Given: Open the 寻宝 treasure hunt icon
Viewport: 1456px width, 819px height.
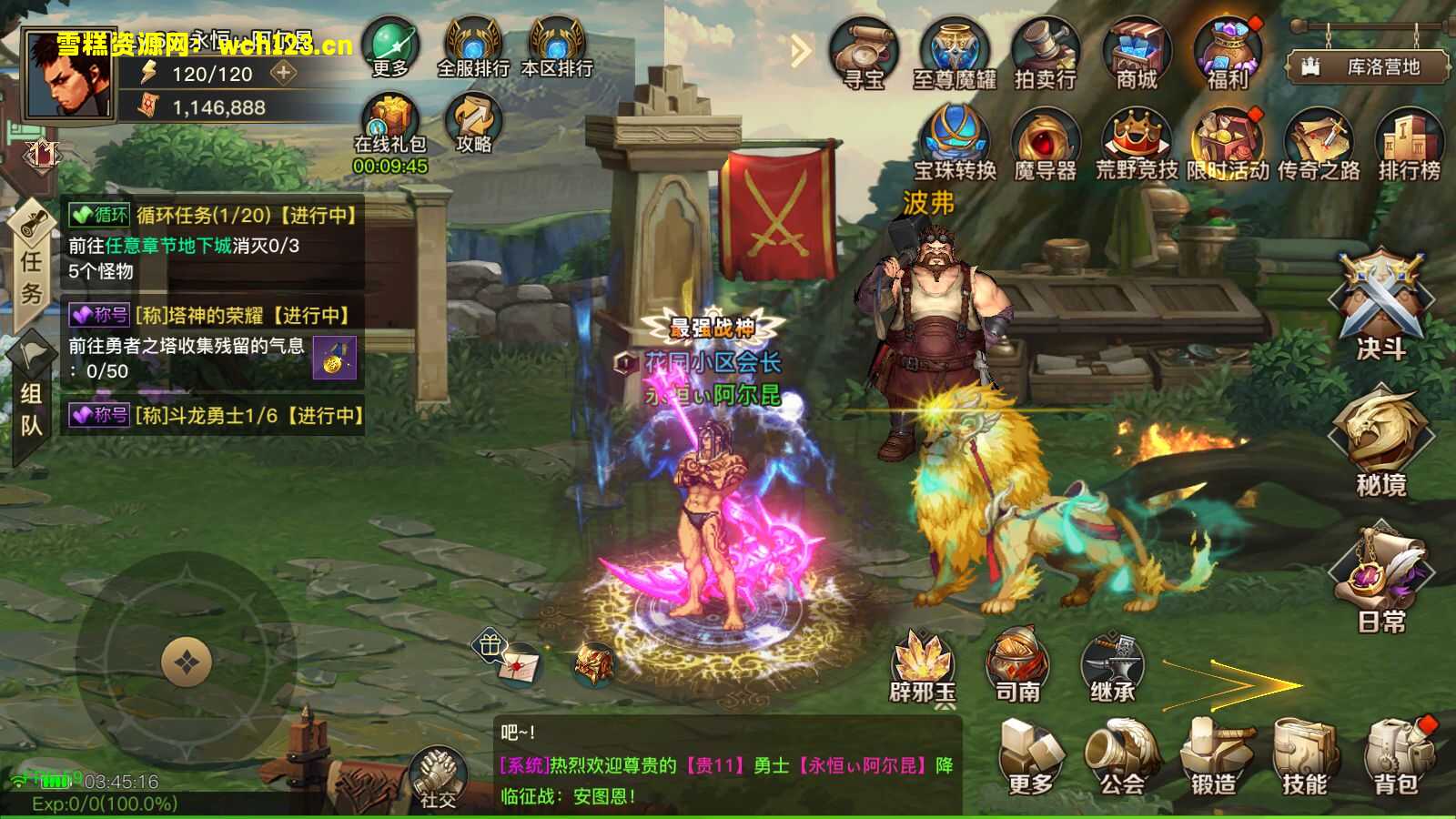Looking at the screenshot, I should click(863, 52).
